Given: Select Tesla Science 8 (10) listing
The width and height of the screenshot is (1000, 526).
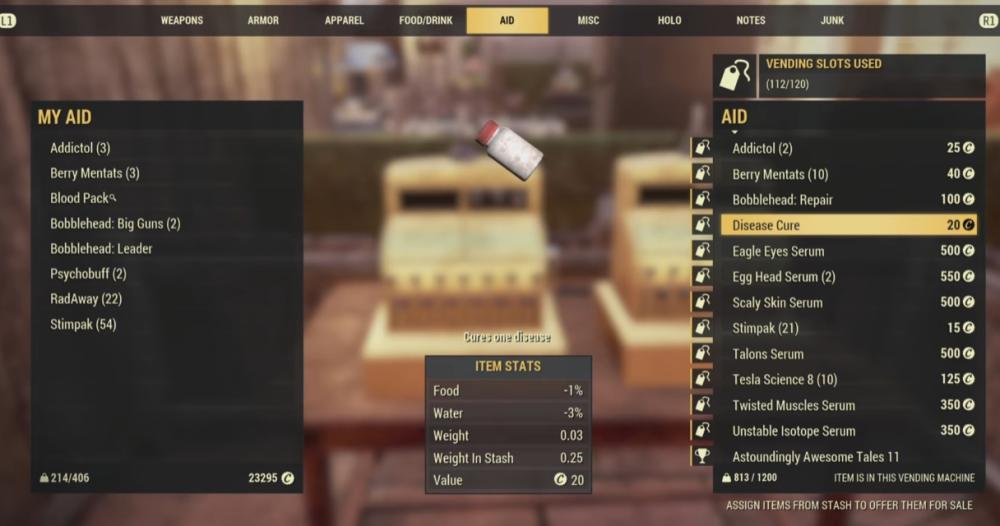Looking at the screenshot, I should (x=784, y=380).
